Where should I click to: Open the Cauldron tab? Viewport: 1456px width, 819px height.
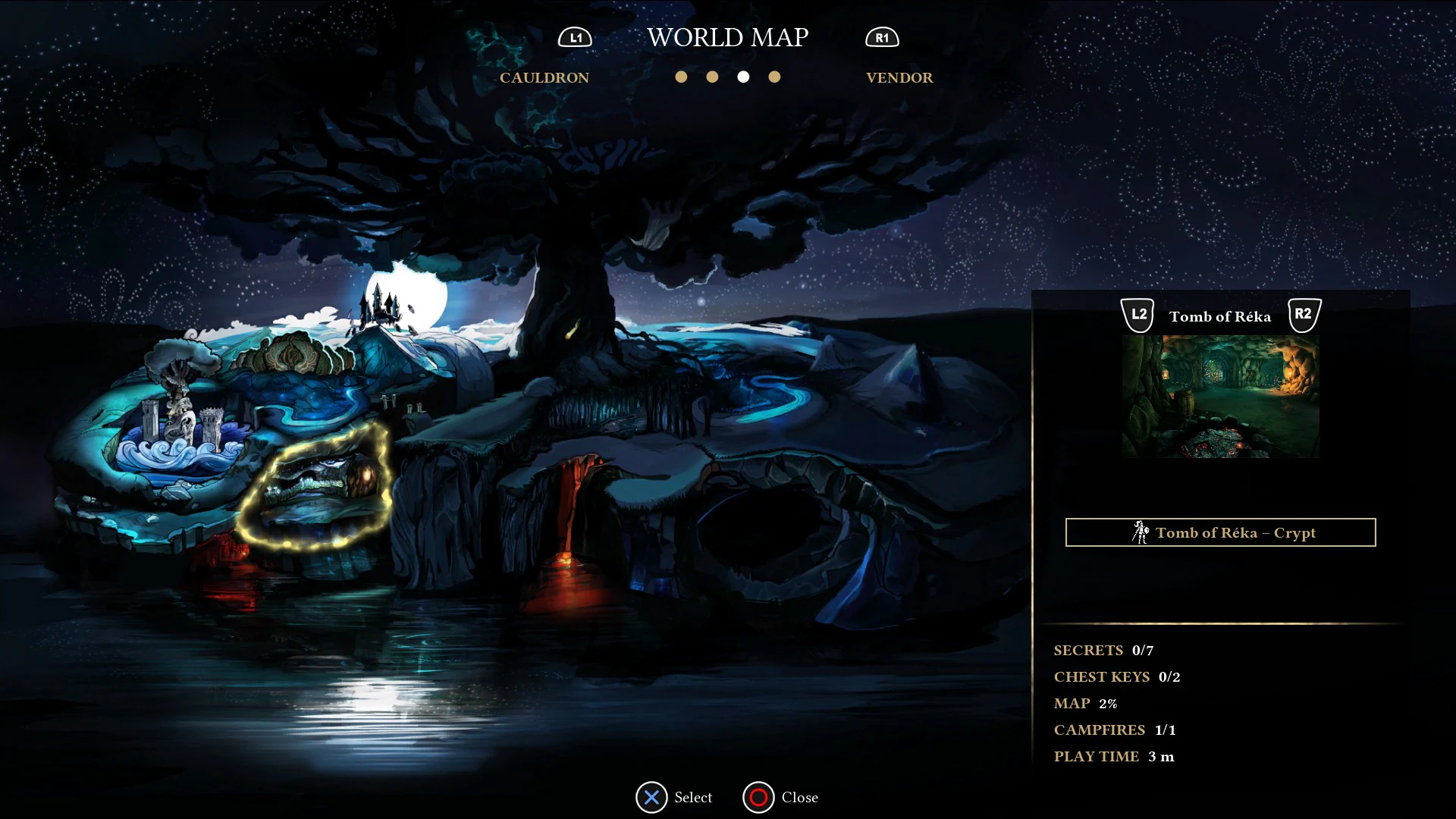coord(544,77)
